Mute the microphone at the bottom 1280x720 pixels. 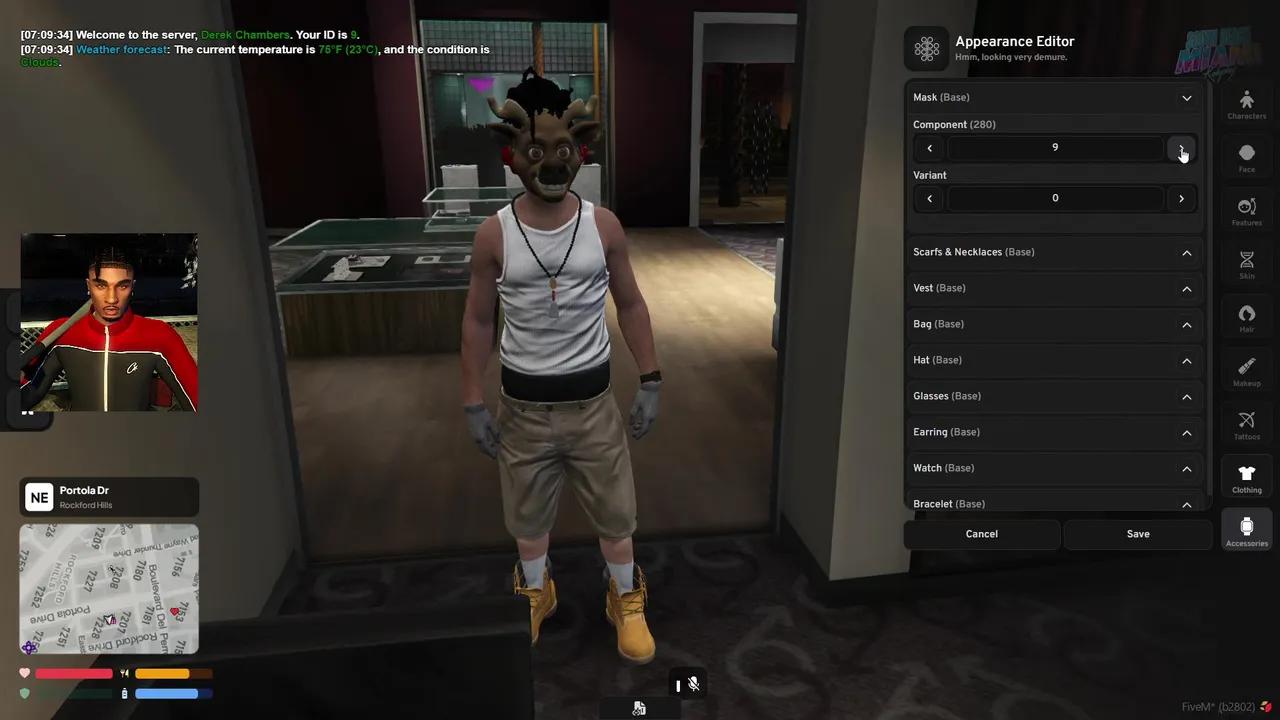pyautogui.click(x=694, y=684)
